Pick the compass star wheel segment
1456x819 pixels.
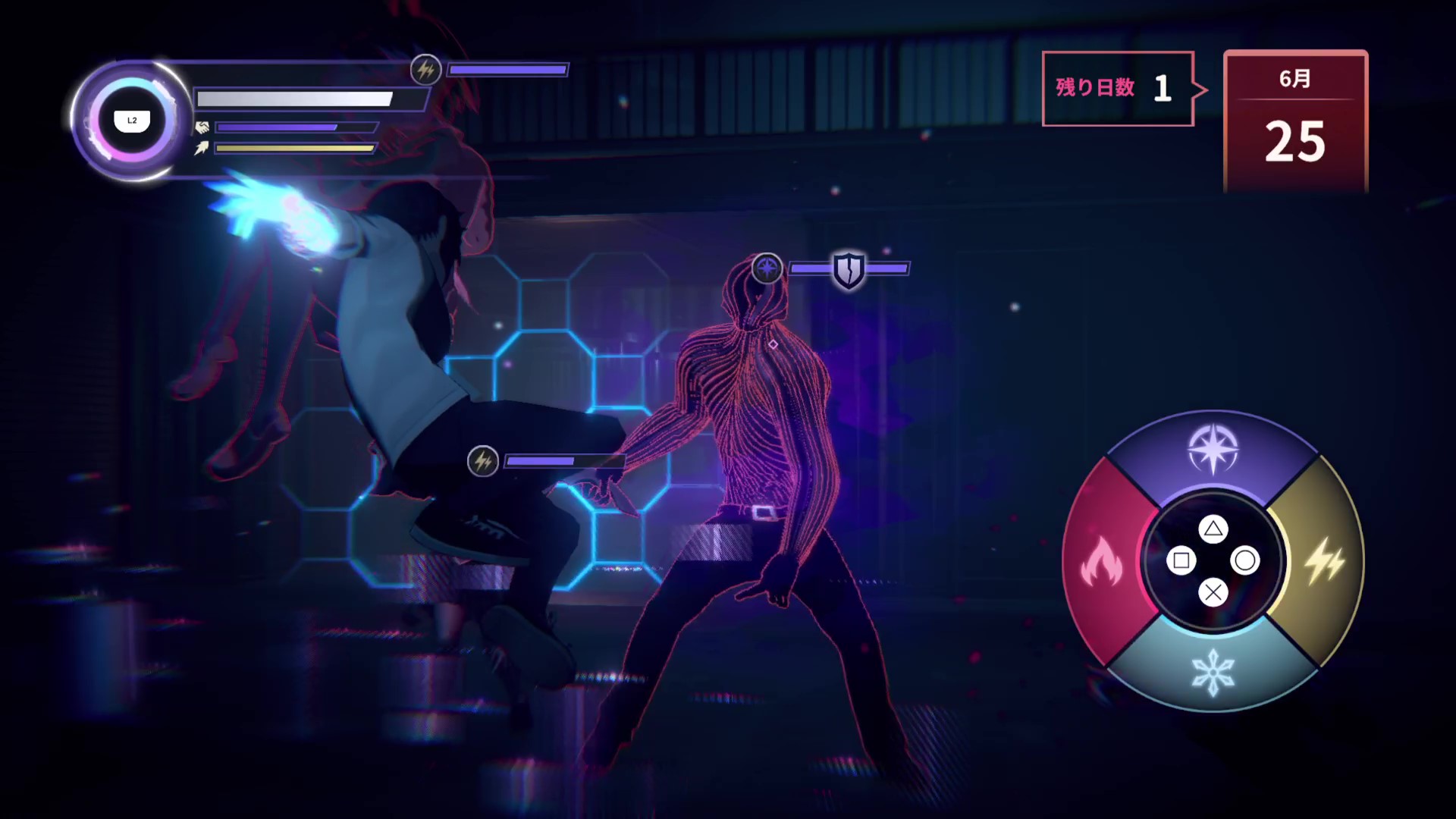click(1213, 450)
